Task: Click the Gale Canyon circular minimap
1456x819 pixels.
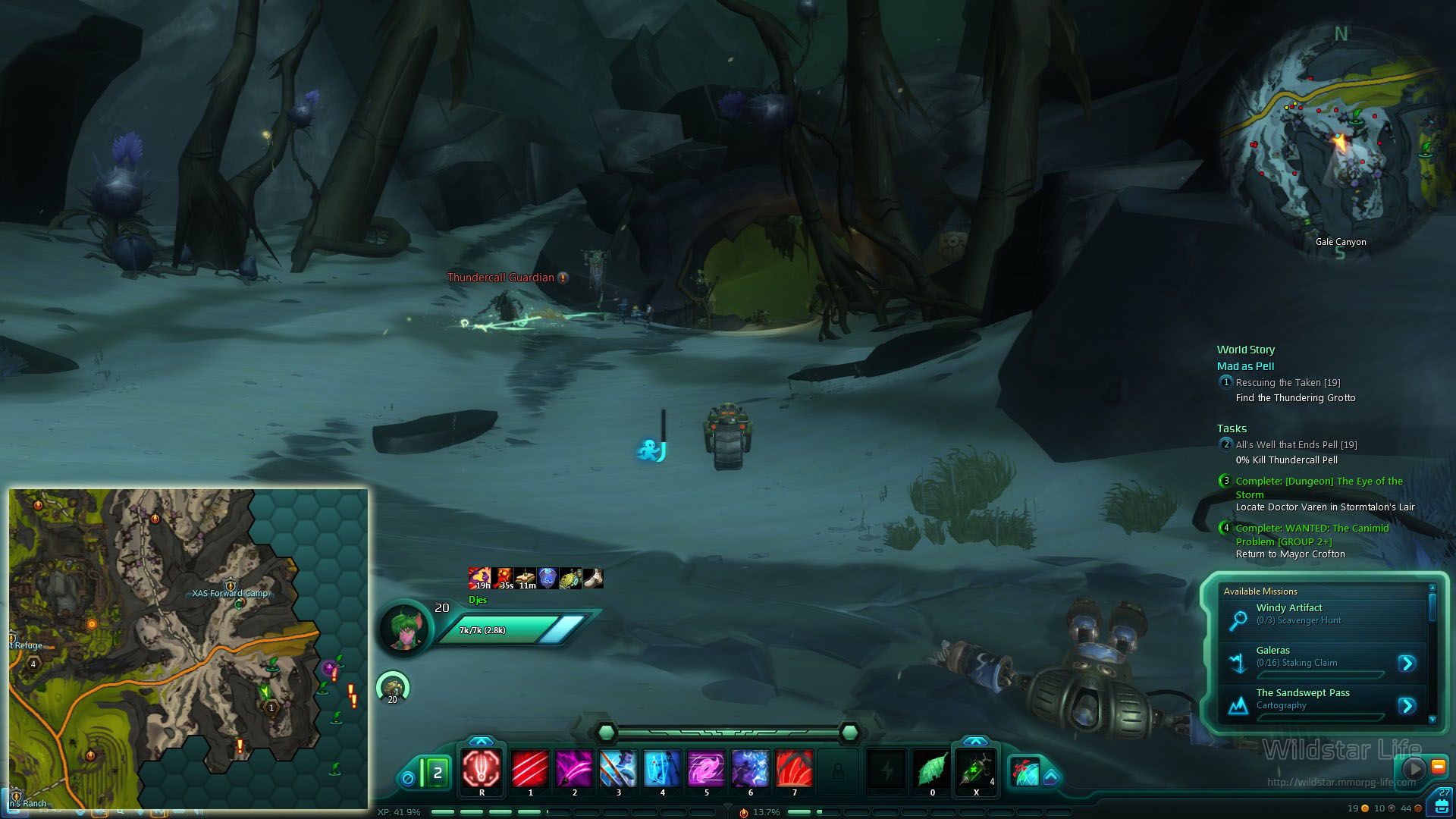Action: point(1339,144)
